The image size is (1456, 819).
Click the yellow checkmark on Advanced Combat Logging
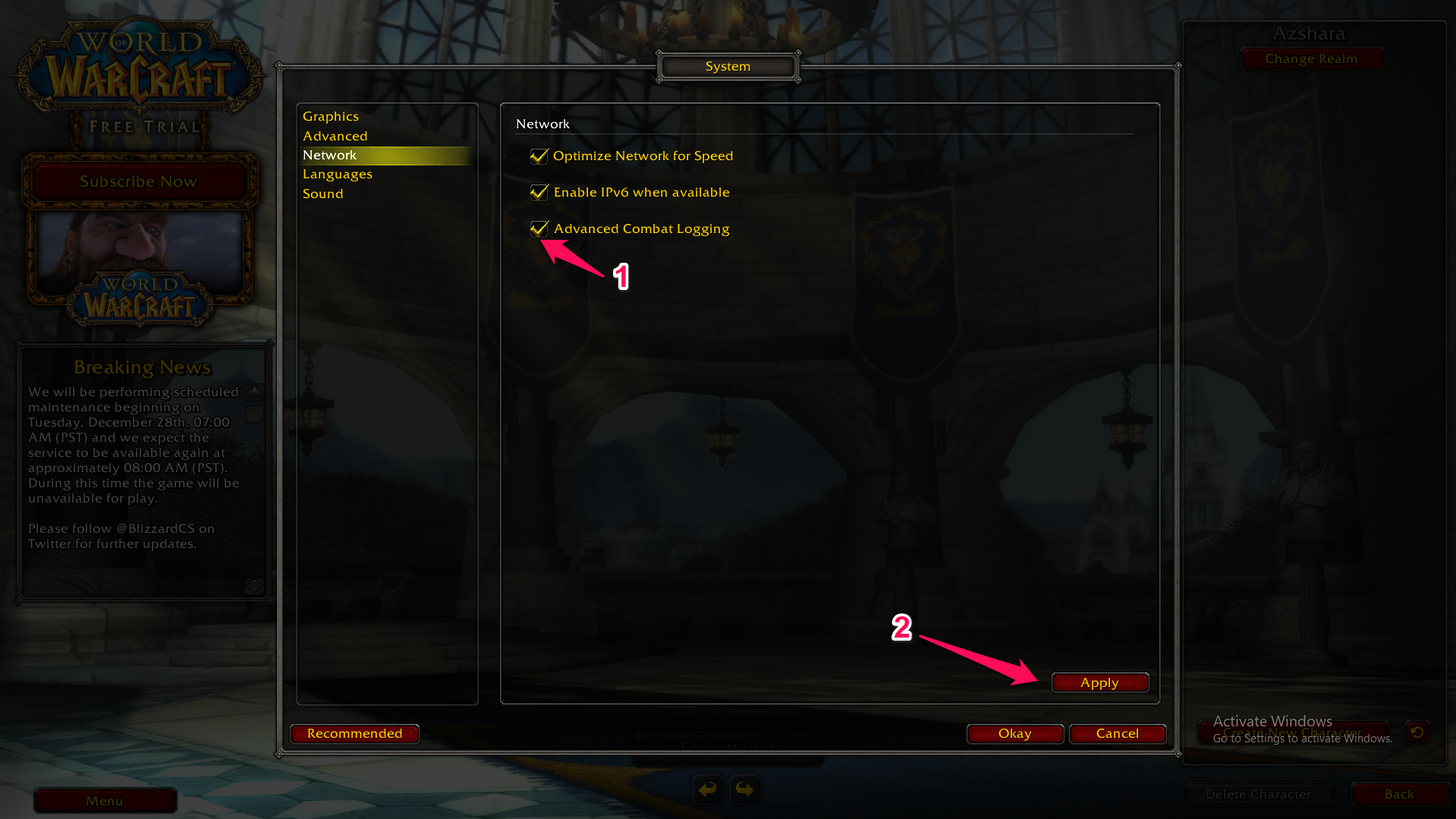(539, 228)
